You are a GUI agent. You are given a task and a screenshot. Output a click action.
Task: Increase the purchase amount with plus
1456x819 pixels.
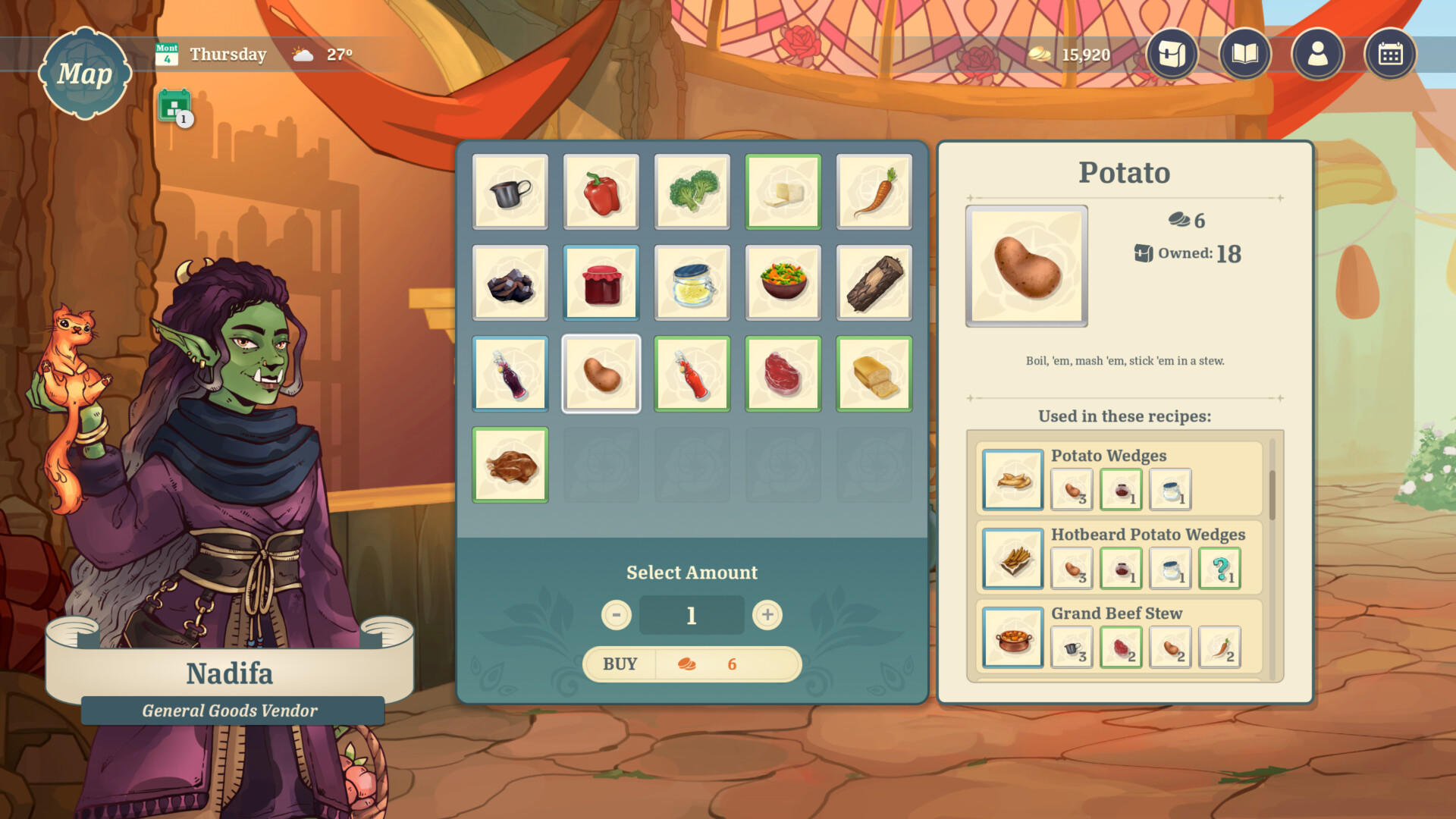tap(767, 615)
